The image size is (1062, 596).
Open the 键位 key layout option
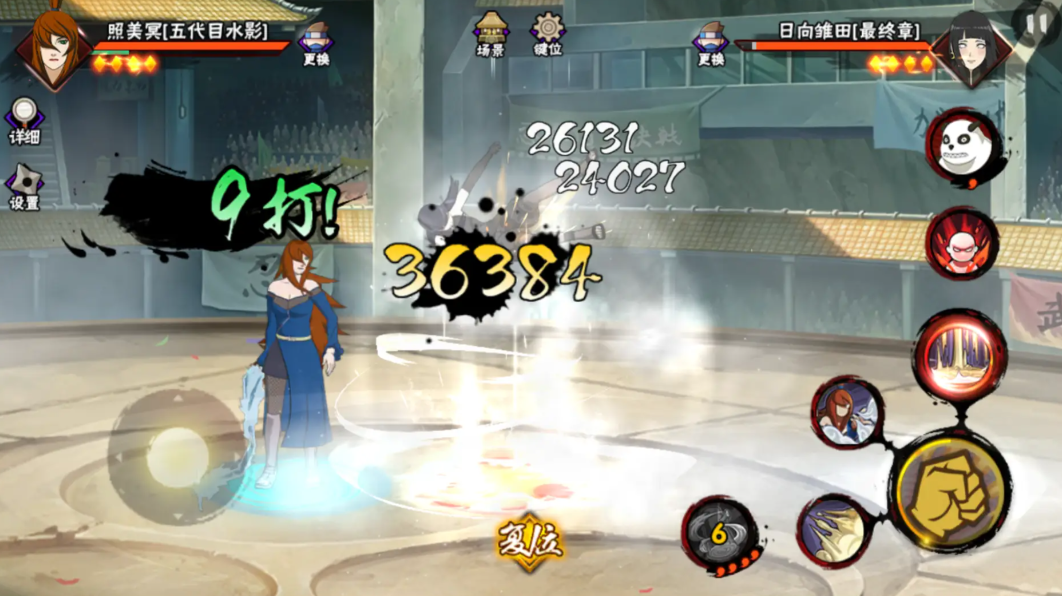(x=547, y=32)
